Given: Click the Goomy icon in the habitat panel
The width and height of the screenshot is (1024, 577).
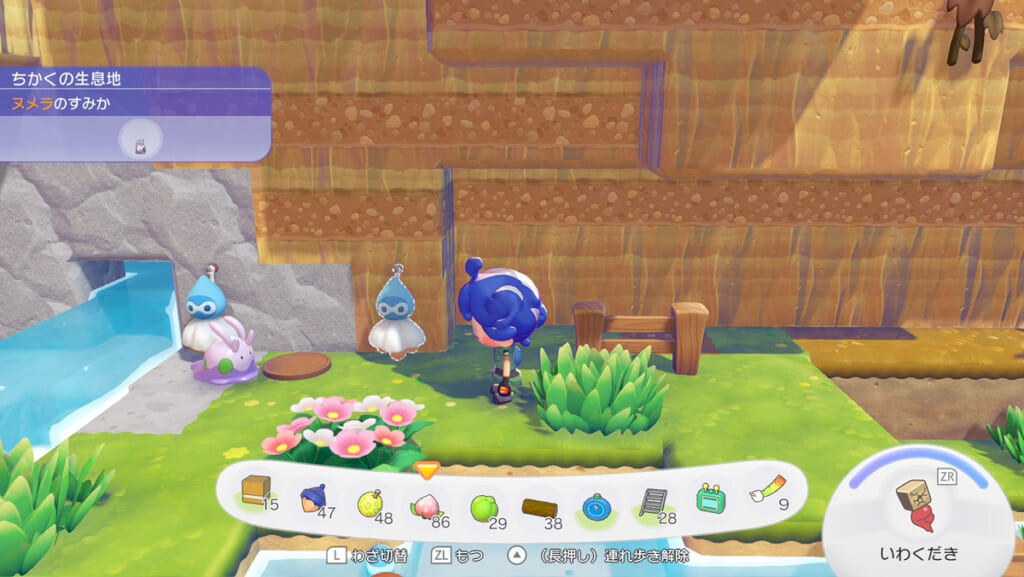Looking at the screenshot, I should [x=141, y=144].
